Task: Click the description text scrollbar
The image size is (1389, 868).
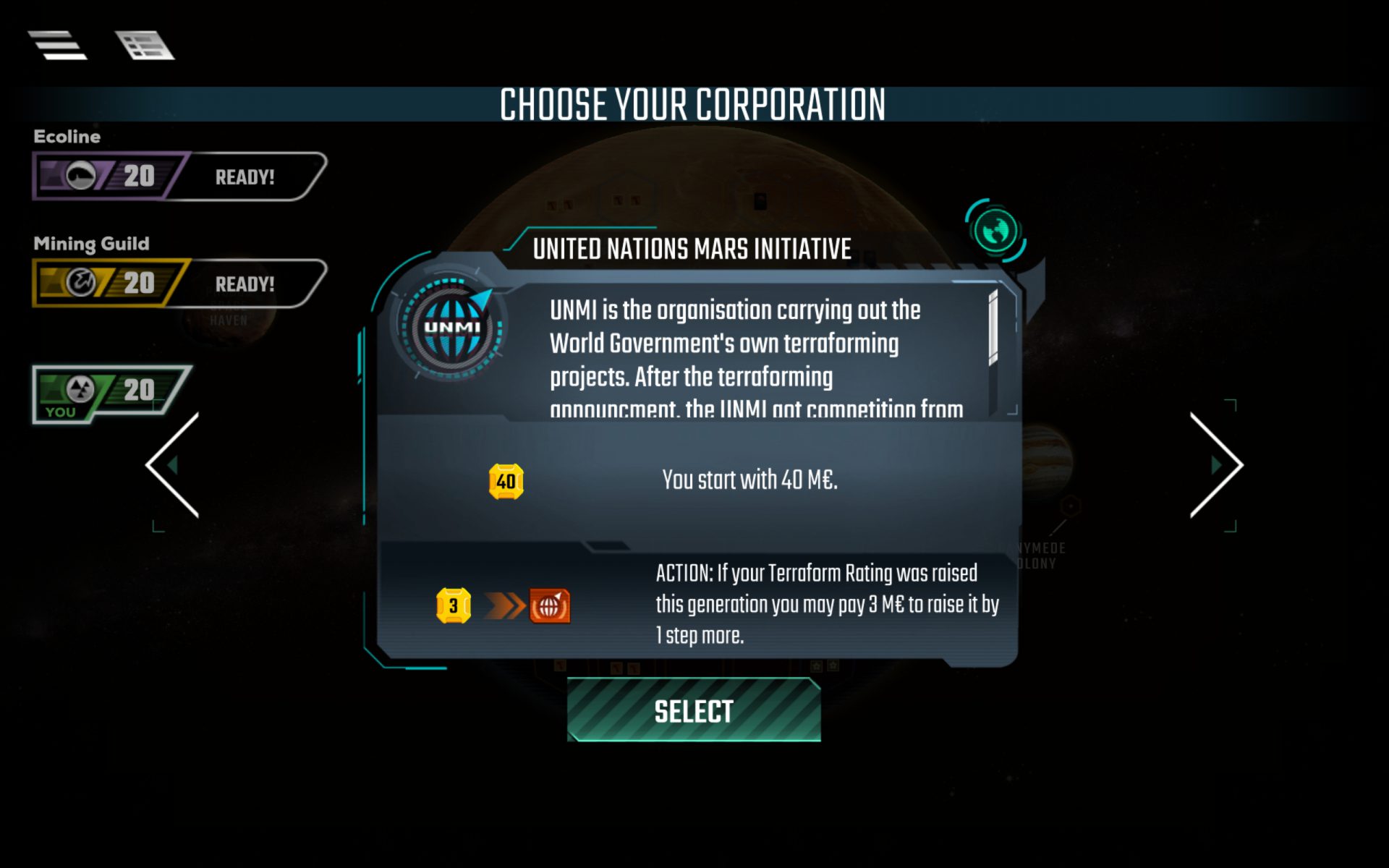Action: [x=993, y=329]
